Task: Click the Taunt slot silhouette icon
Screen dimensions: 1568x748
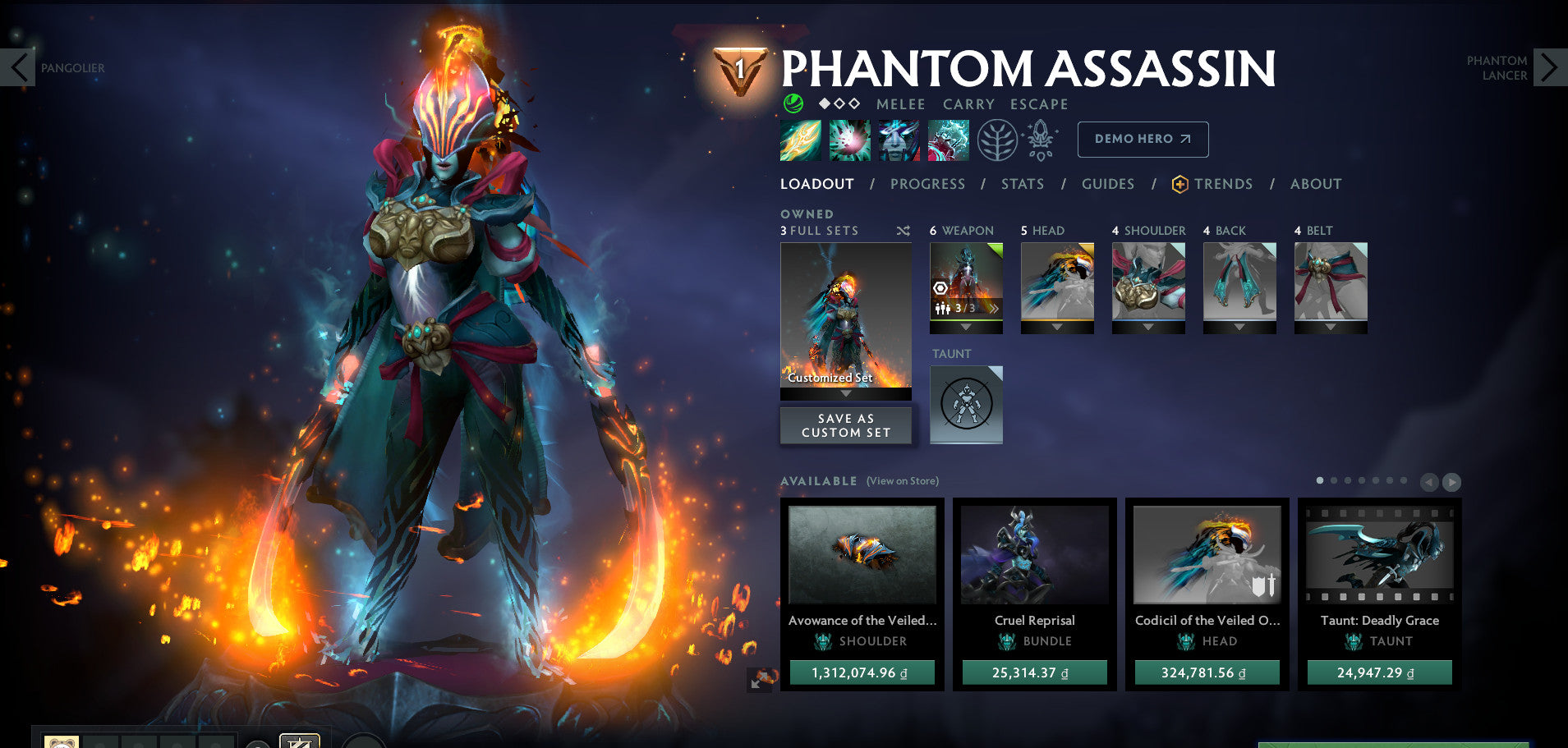Action: pyautogui.click(x=966, y=402)
